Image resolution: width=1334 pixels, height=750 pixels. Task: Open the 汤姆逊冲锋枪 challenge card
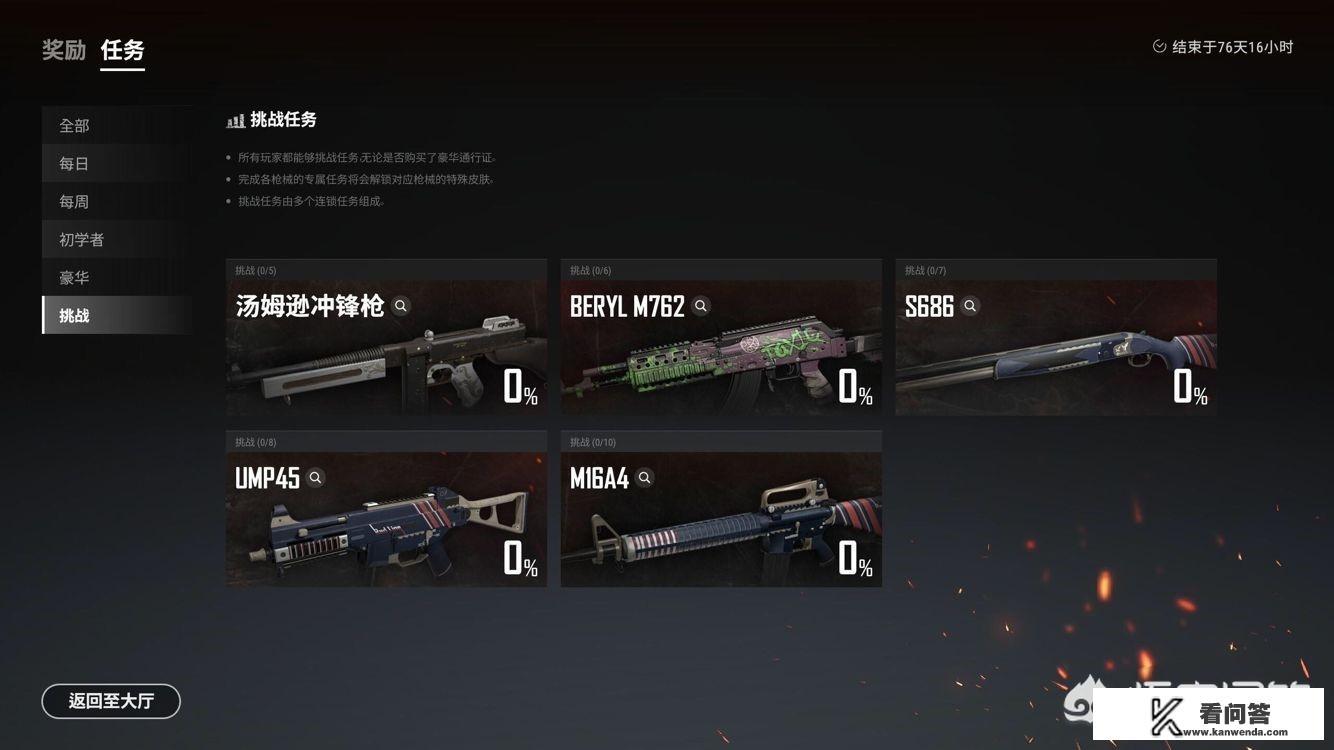pos(386,350)
